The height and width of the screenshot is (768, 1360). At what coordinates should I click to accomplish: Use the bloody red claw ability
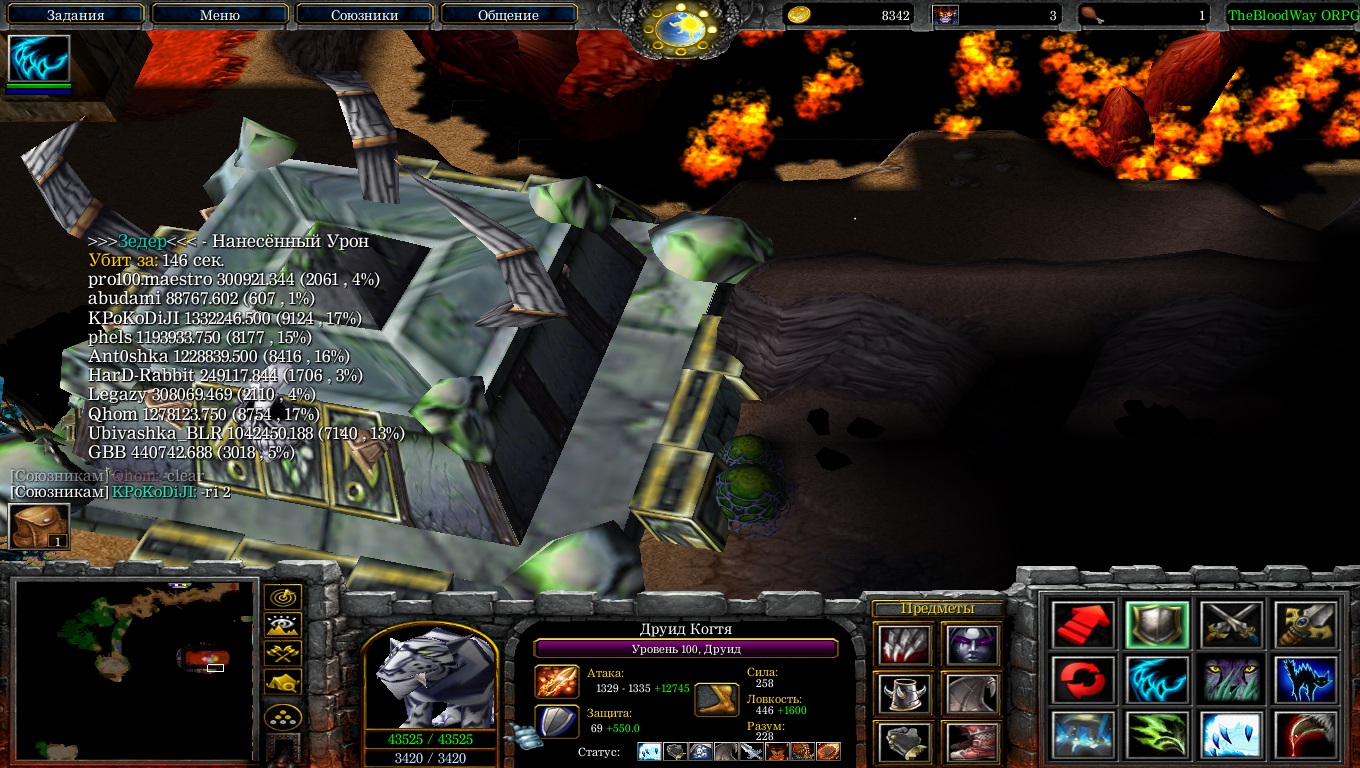1305,736
